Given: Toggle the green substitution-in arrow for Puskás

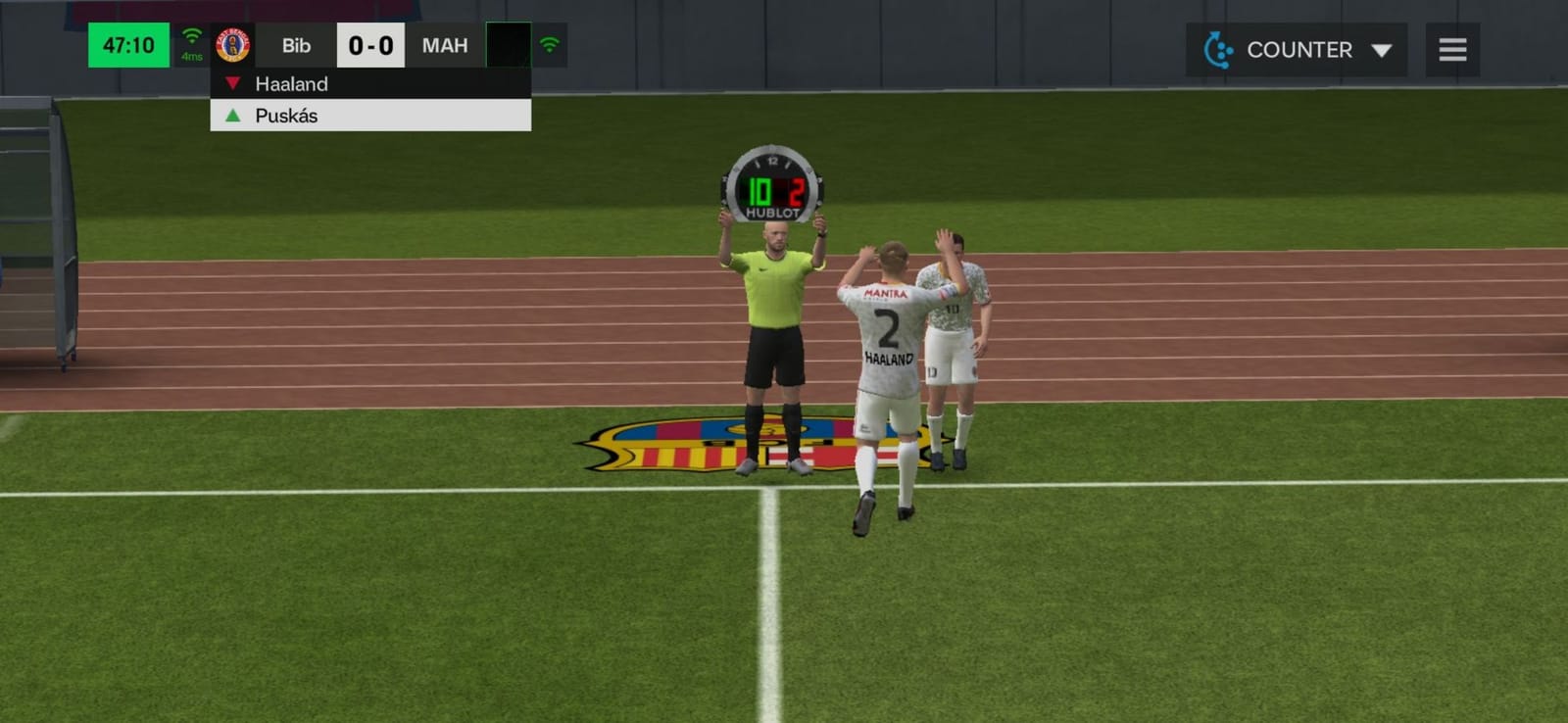Looking at the screenshot, I should [232, 116].
